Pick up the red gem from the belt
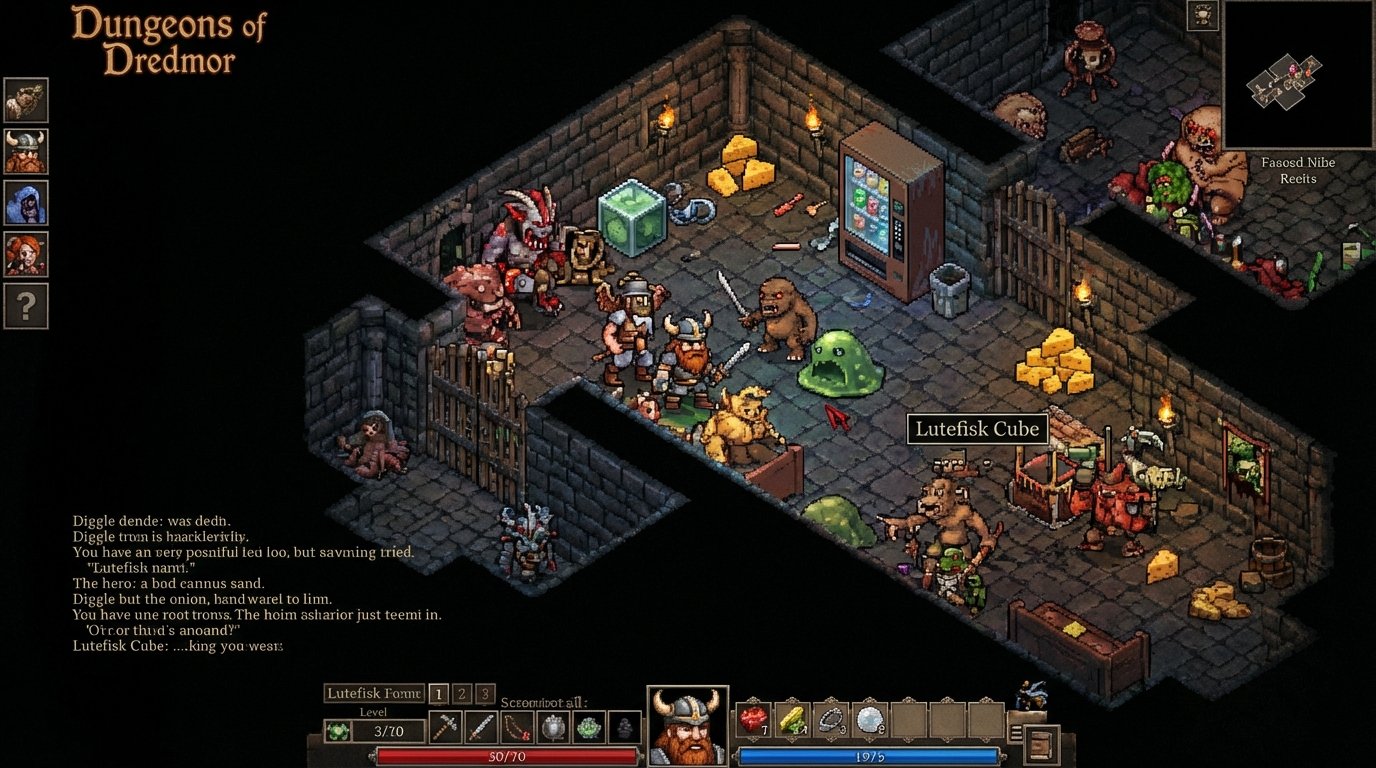 754,718
